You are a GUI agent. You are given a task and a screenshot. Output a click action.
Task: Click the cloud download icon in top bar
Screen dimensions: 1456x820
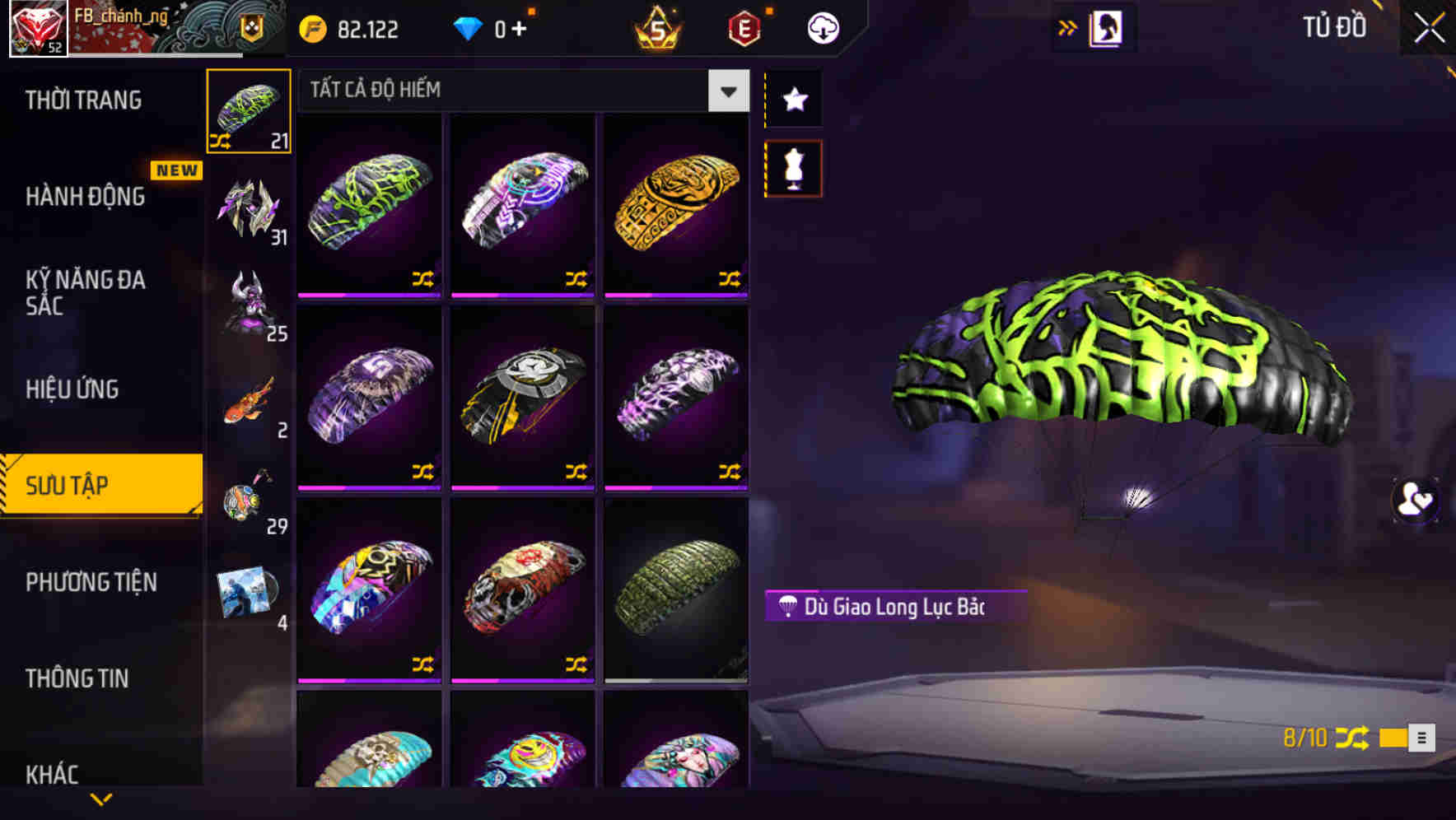point(823,27)
